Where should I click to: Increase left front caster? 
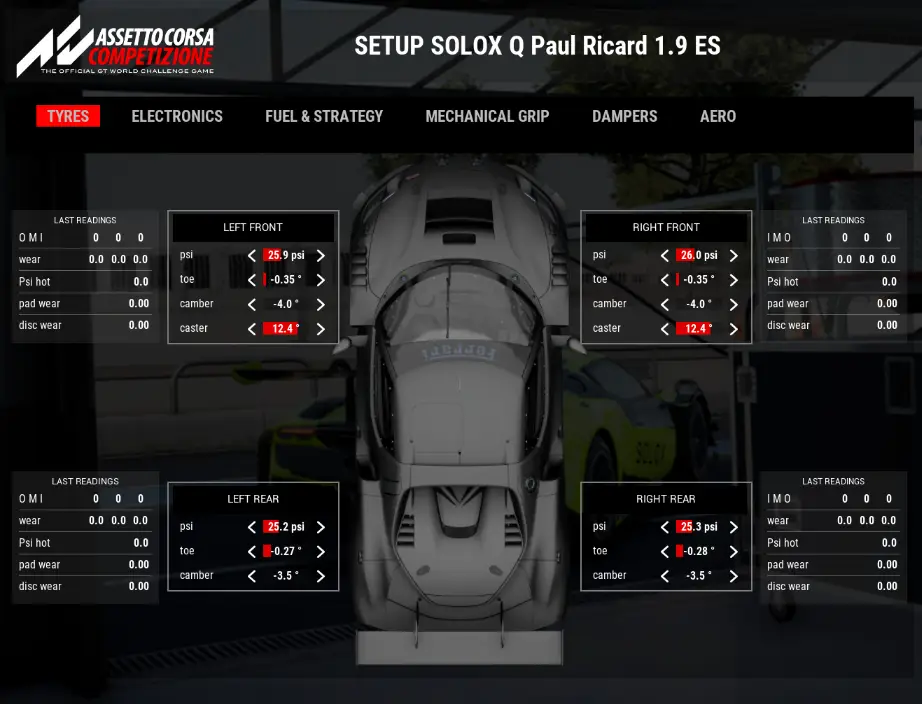pos(321,329)
